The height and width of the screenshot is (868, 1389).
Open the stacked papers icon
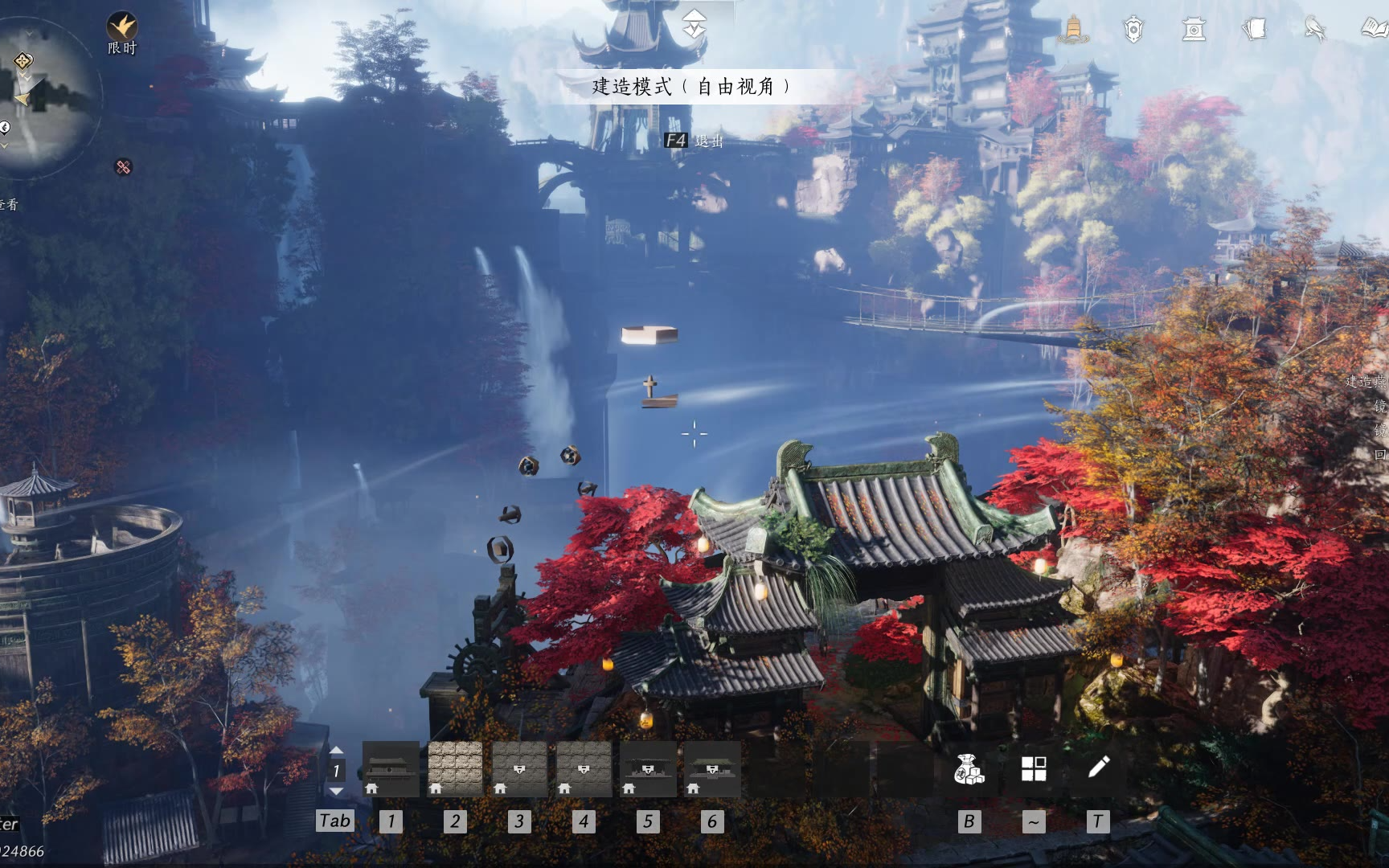pos(1254,30)
